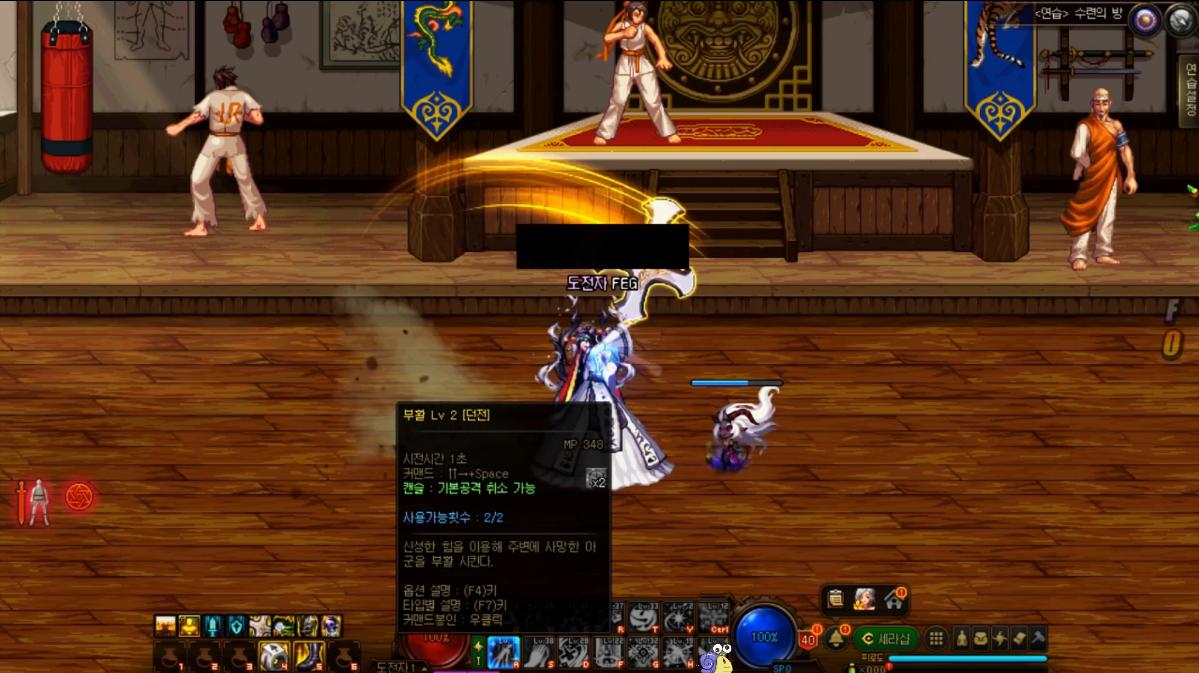Open the clipboard quest list icon
This screenshot has width=1199, height=673.
click(836, 599)
